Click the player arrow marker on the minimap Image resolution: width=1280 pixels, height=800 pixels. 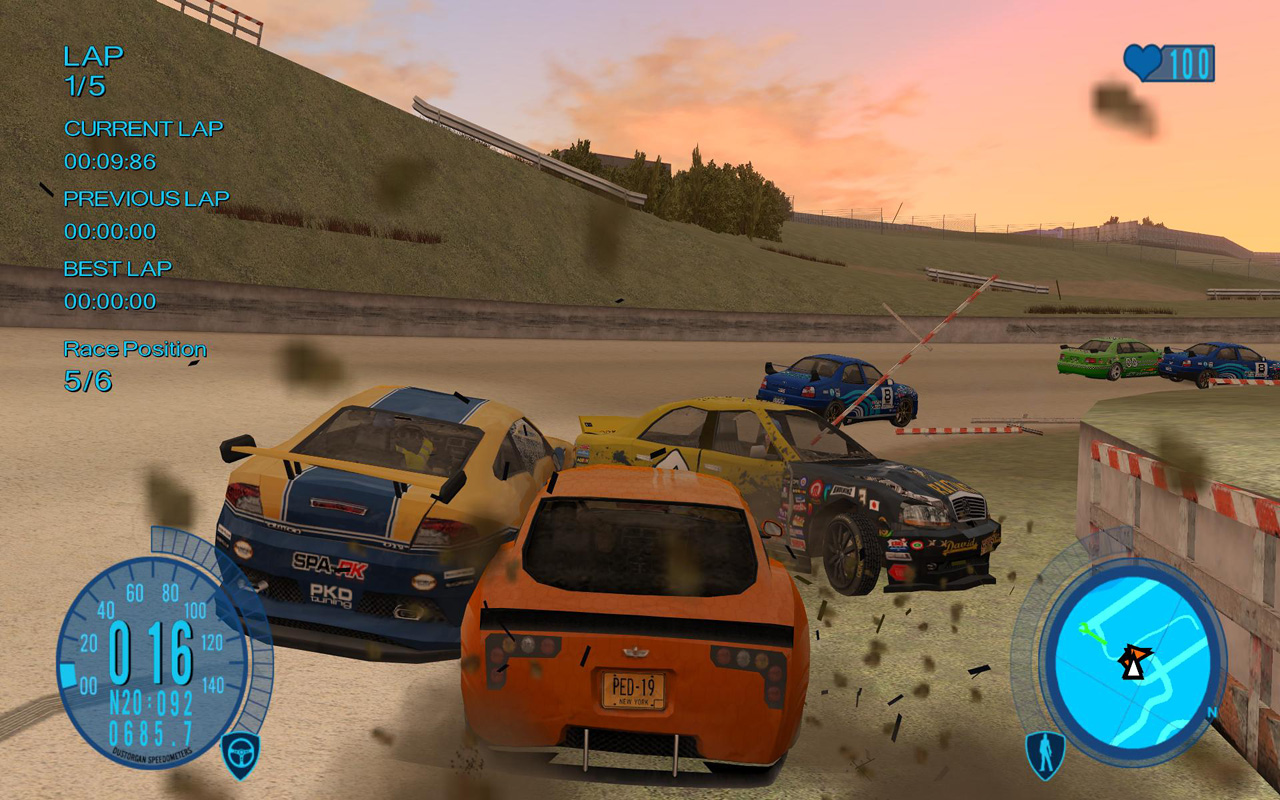tap(1134, 660)
